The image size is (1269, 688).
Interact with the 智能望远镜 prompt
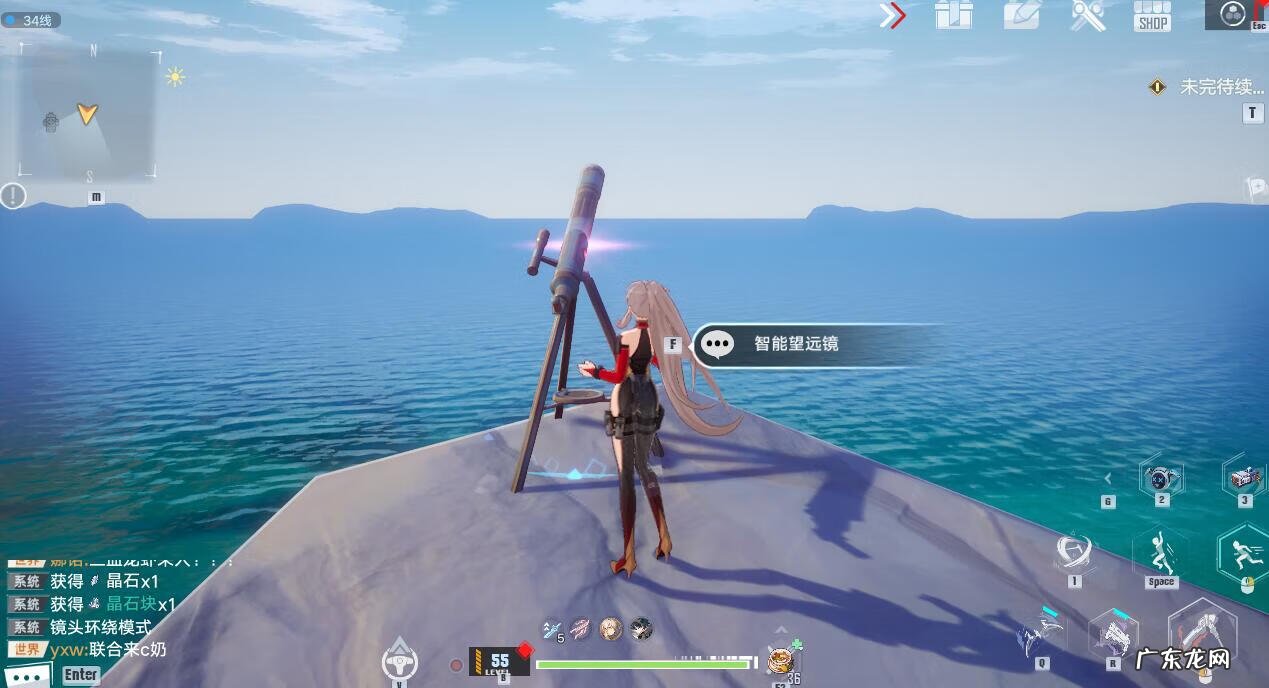(795, 344)
